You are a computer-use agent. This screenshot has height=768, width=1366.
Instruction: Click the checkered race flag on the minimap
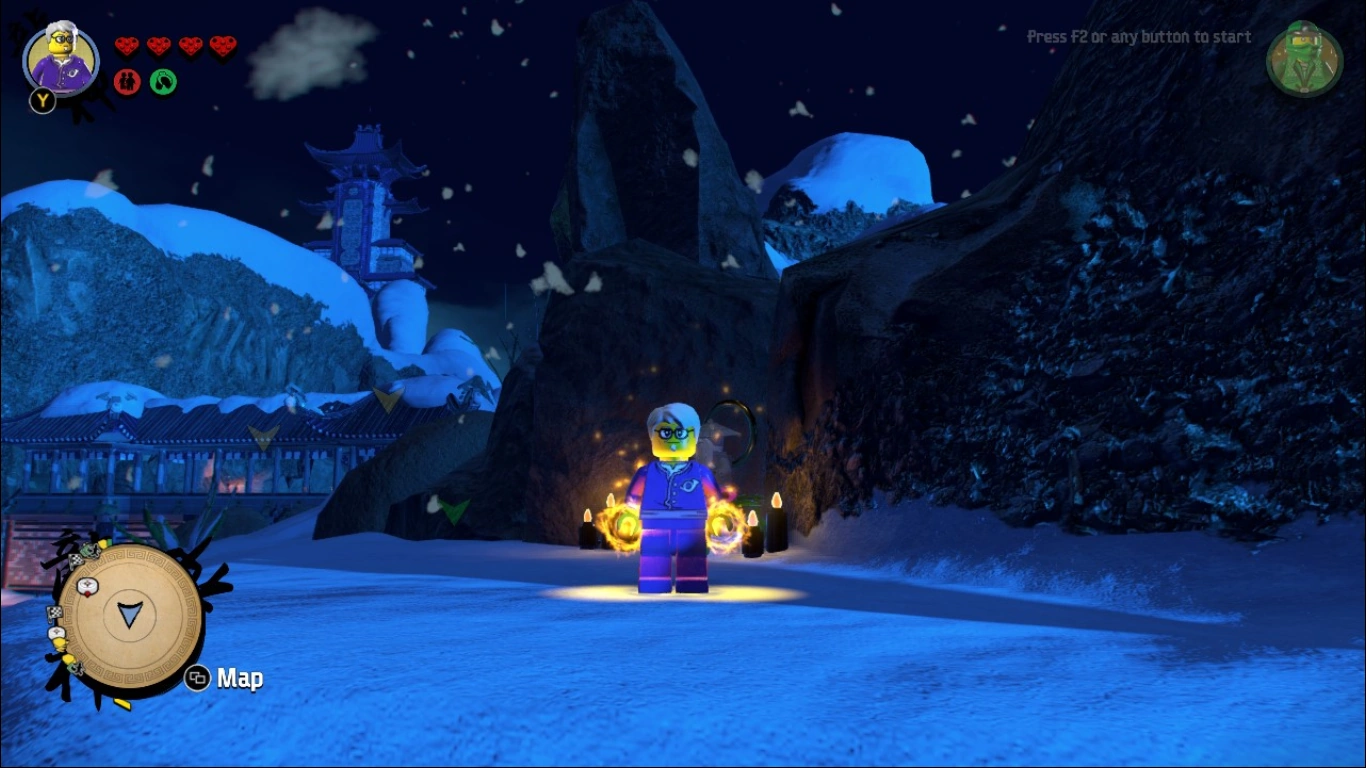pos(77,560)
